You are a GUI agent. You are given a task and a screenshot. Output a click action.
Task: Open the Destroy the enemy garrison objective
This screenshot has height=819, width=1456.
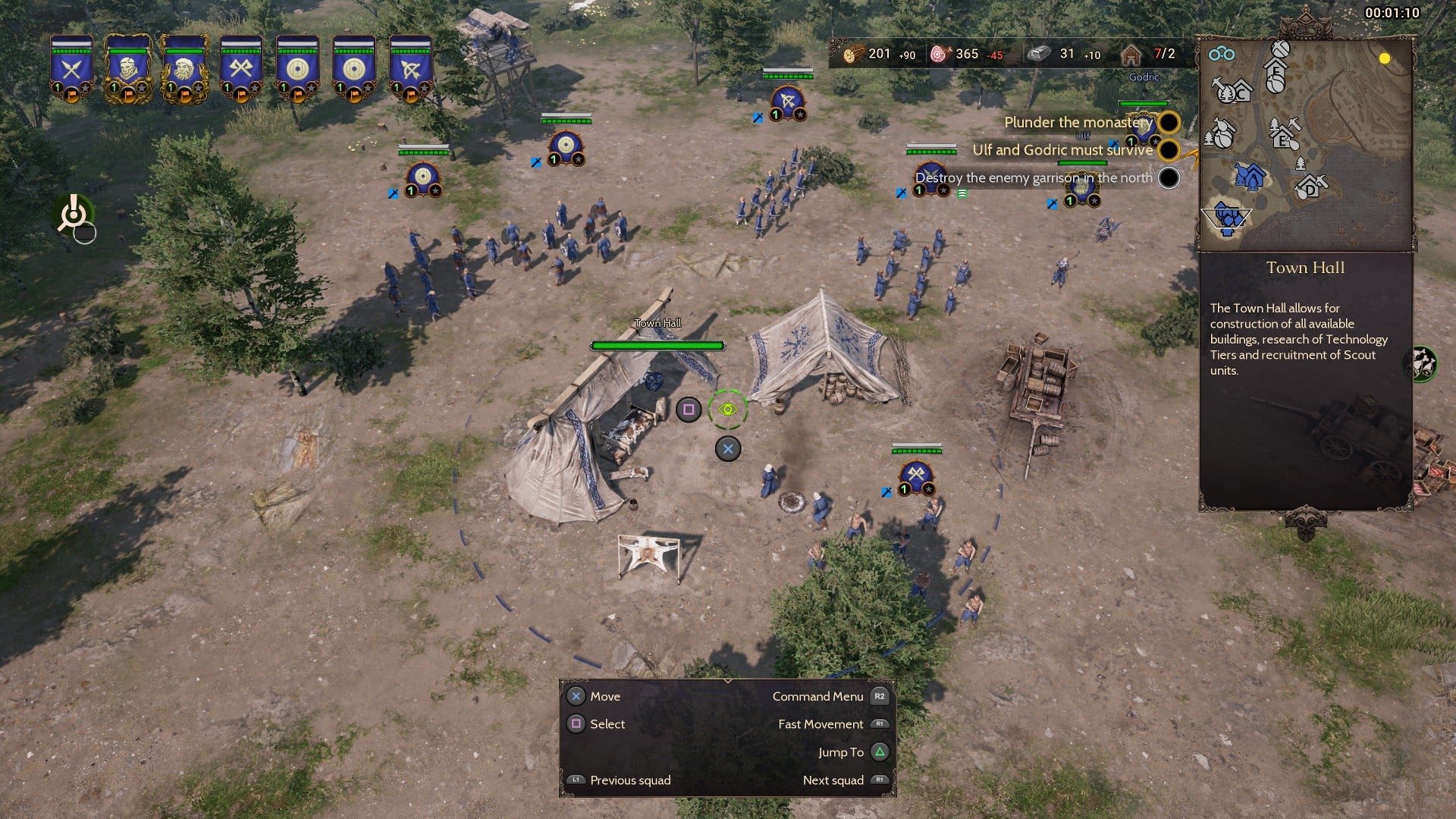coord(1034,178)
